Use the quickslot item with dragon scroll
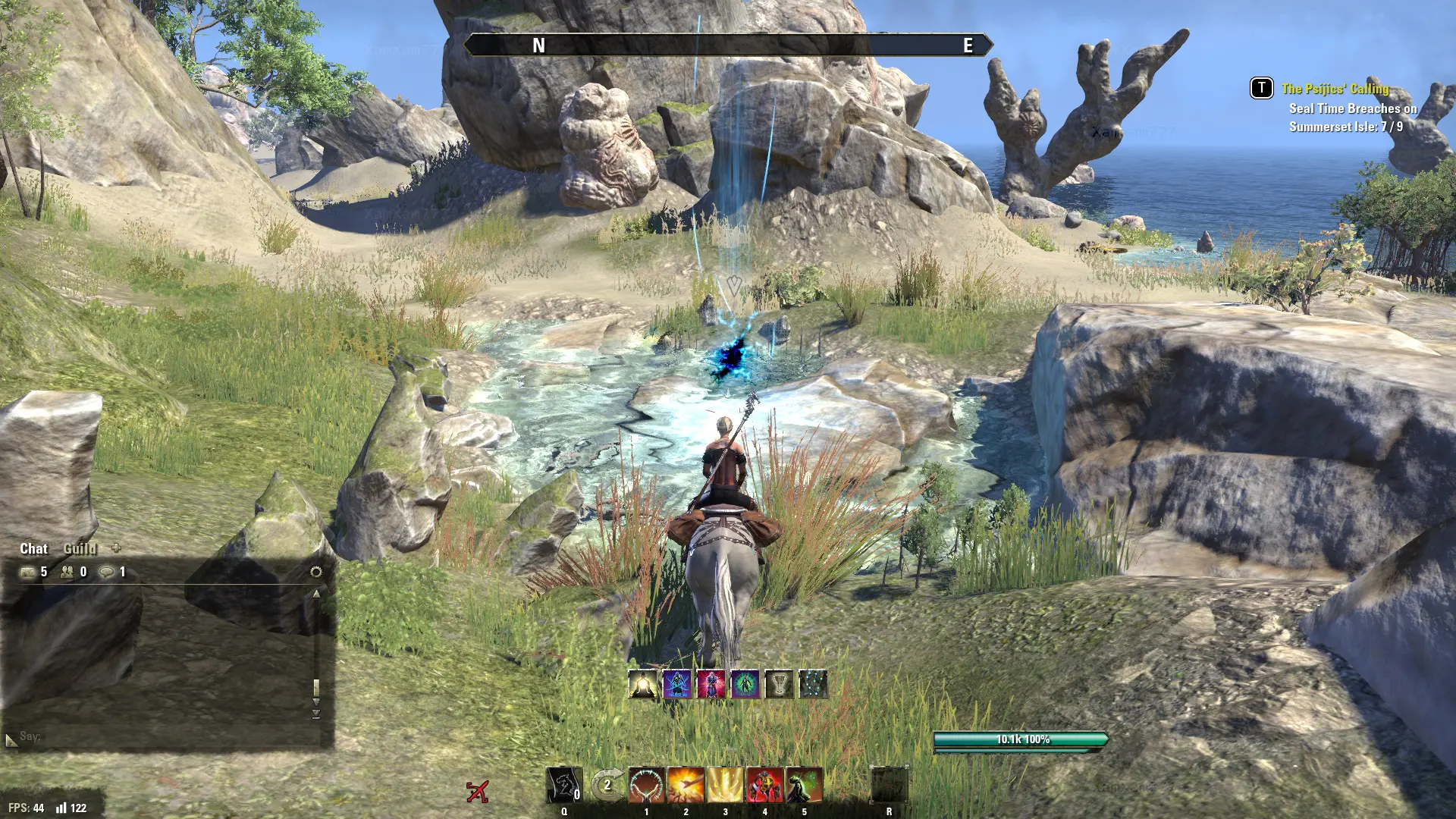 point(564,785)
